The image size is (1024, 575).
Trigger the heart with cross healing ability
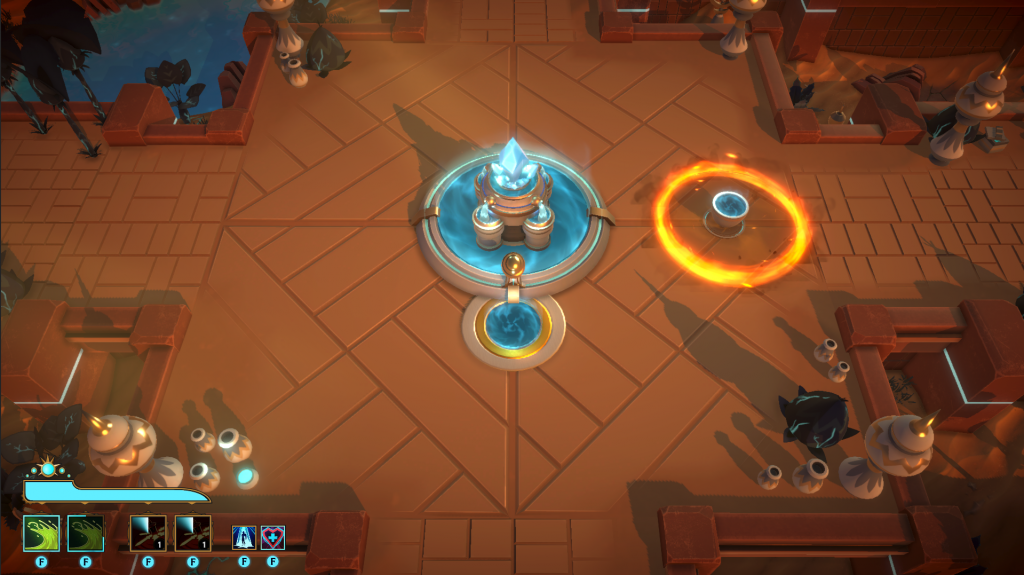tap(272, 538)
